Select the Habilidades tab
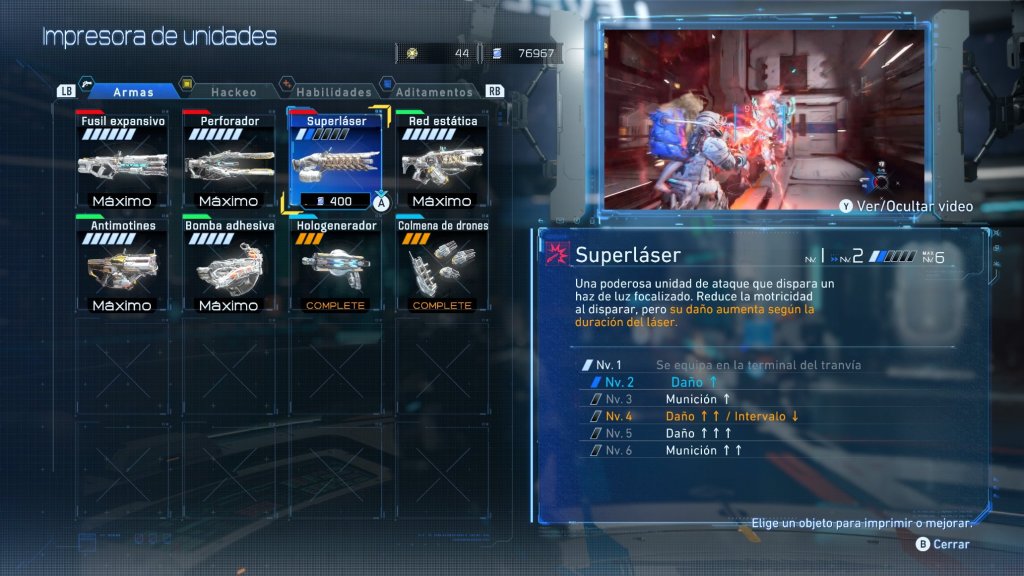Viewport: 1024px width, 576px height. (333, 92)
